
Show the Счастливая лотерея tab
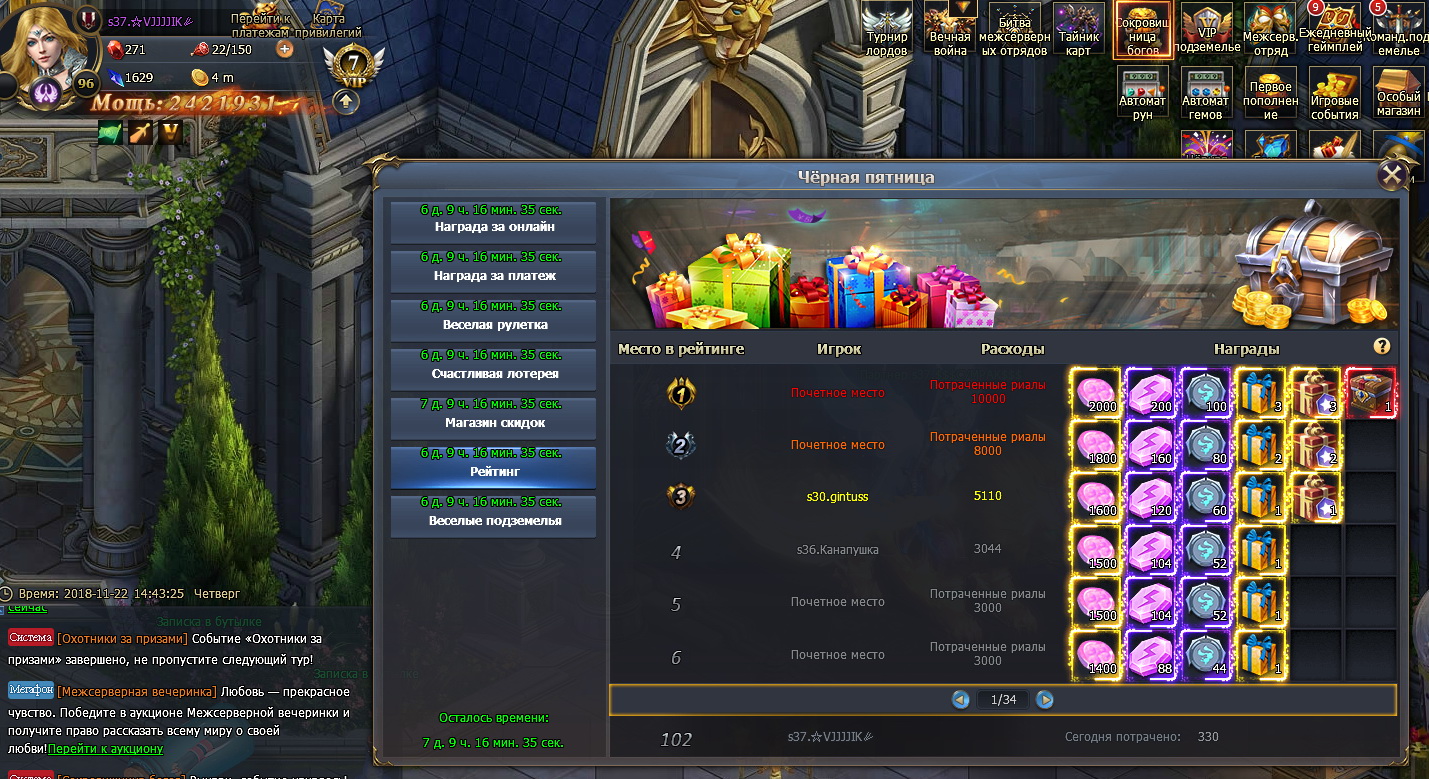click(x=493, y=368)
